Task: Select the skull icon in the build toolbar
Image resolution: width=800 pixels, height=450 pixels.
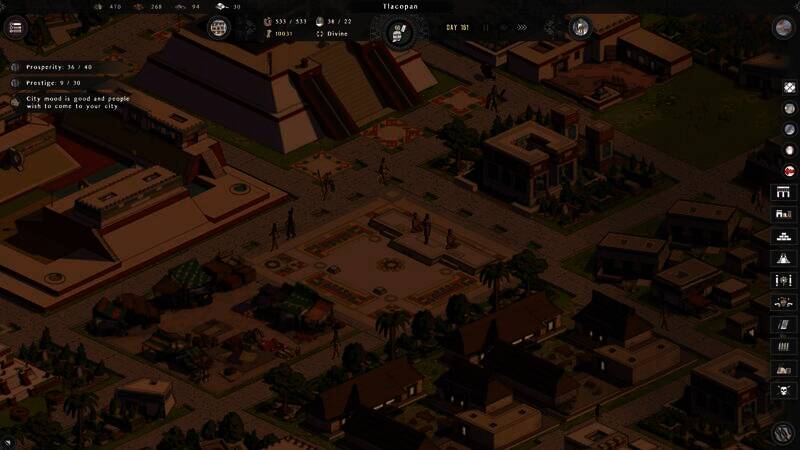Action: pyautogui.click(x=784, y=390)
